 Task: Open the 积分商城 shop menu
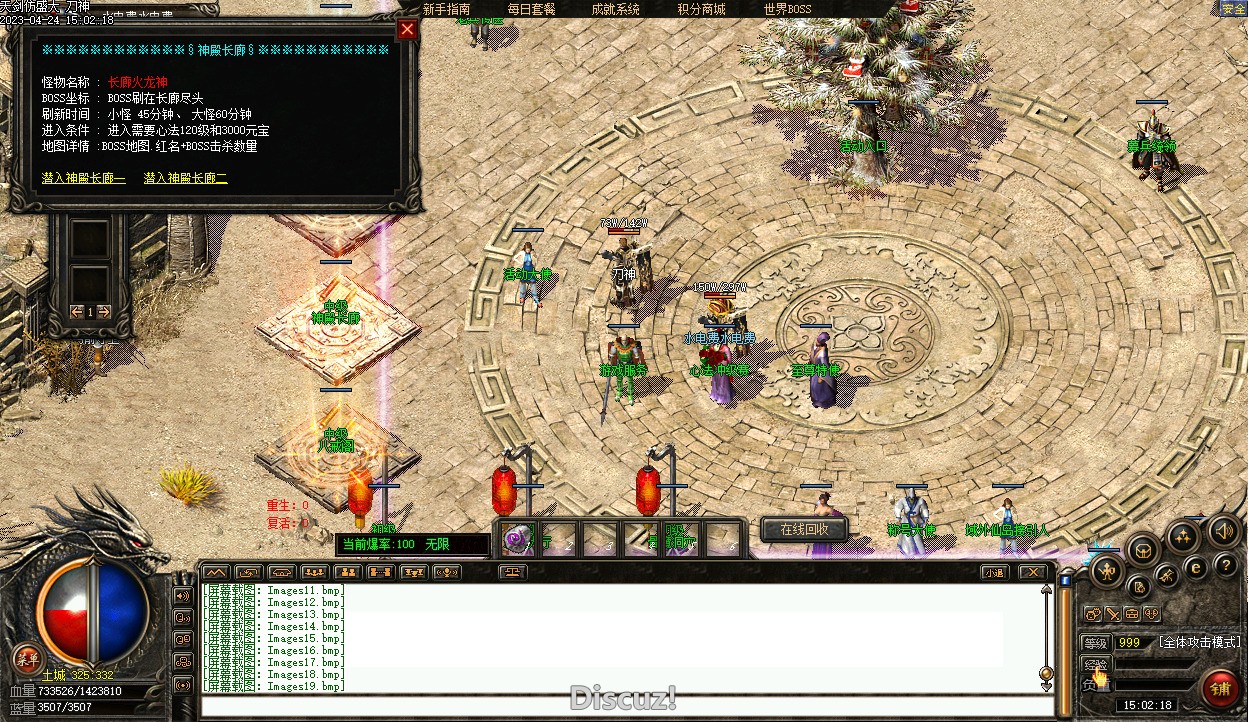[701, 9]
